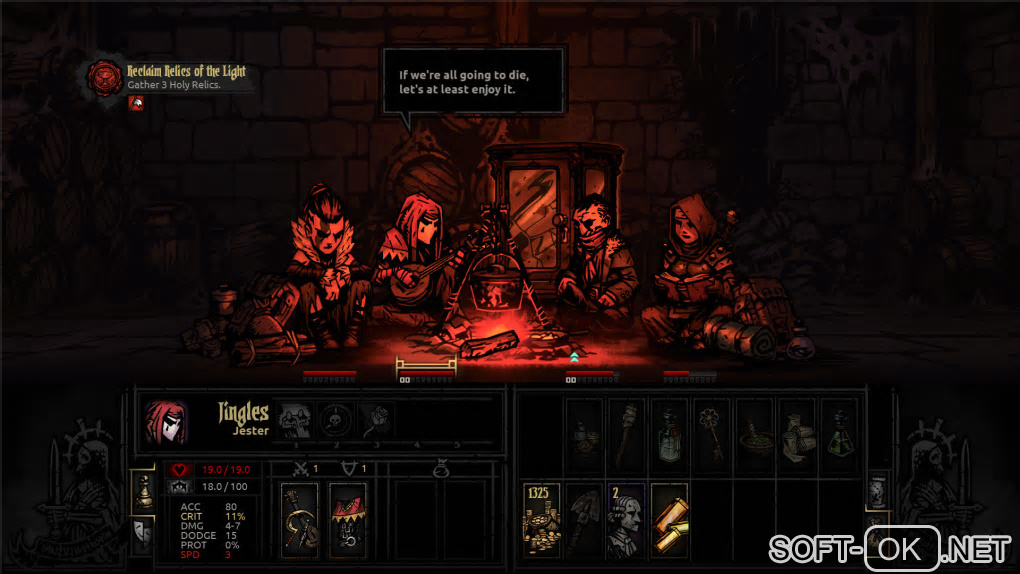Select the bust portrait trinket stack
The height and width of the screenshot is (574, 1020).
pyautogui.click(x=627, y=520)
